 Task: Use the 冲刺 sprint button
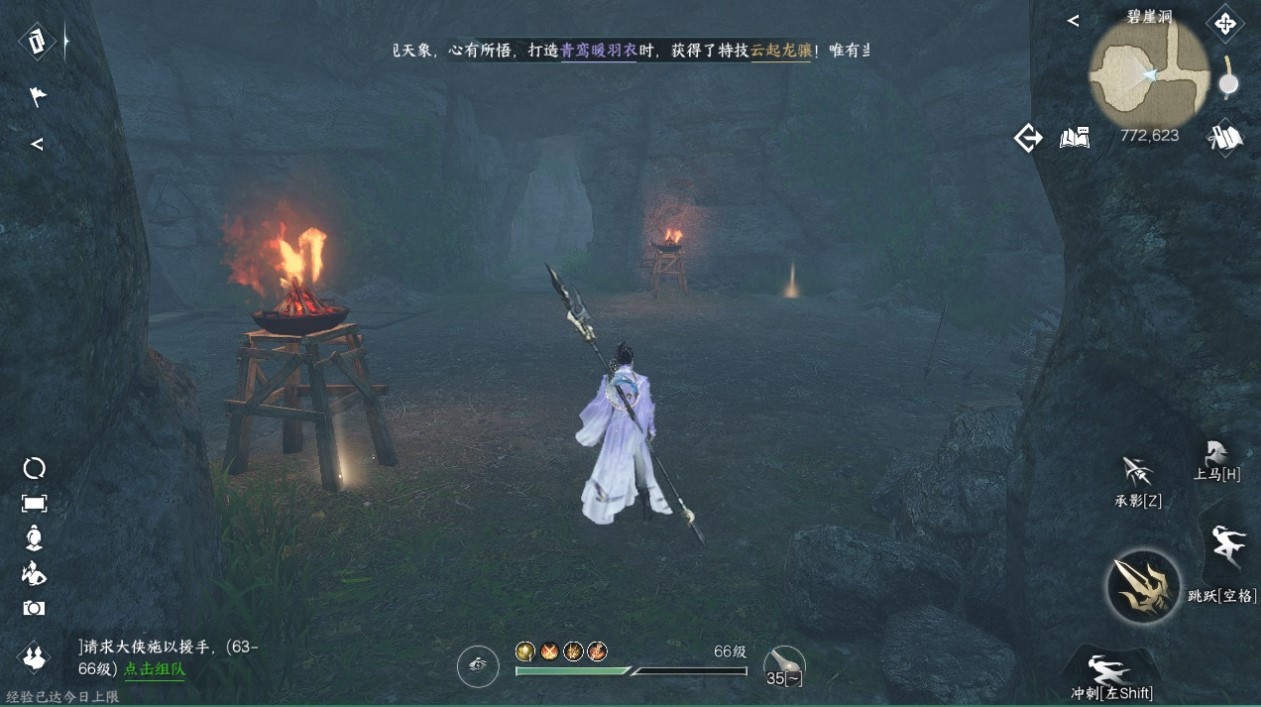[x=1109, y=670]
